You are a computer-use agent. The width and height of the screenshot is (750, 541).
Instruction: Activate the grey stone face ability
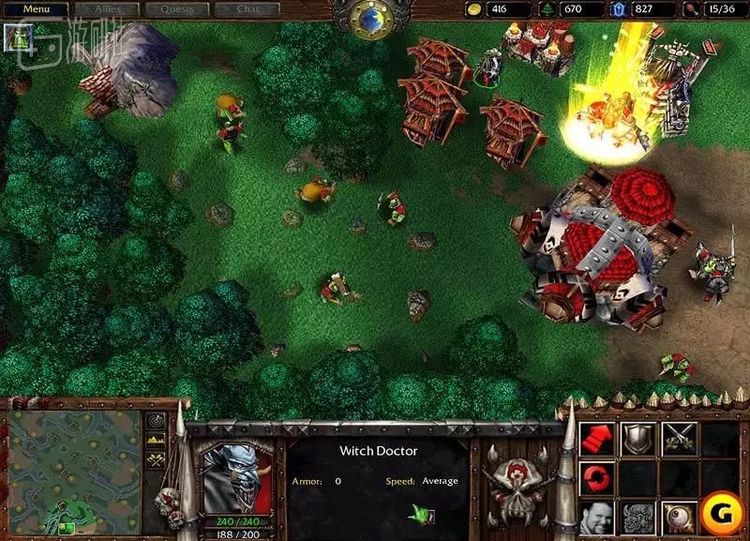(x=638, y=518)
